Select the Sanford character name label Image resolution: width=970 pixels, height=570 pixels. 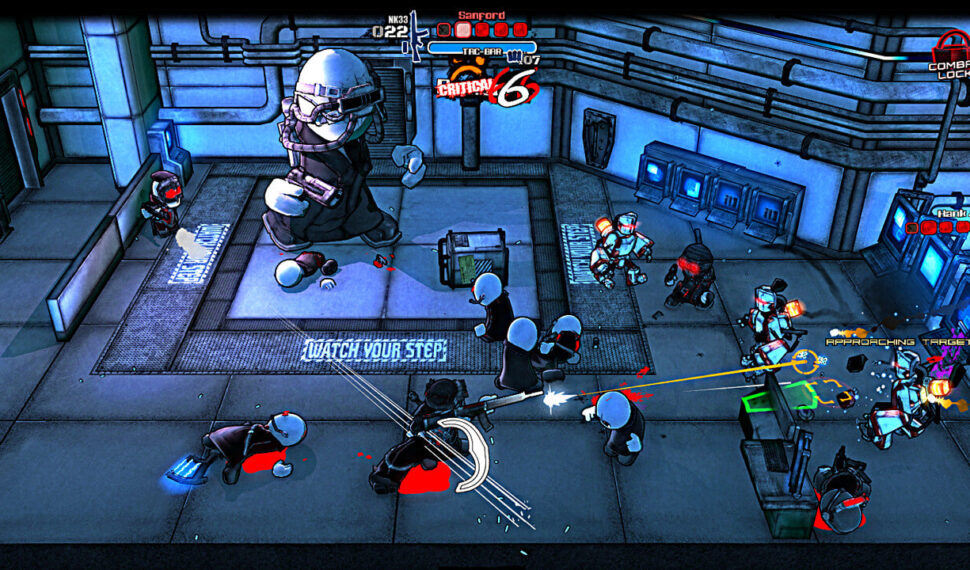[x=481, y=15]
